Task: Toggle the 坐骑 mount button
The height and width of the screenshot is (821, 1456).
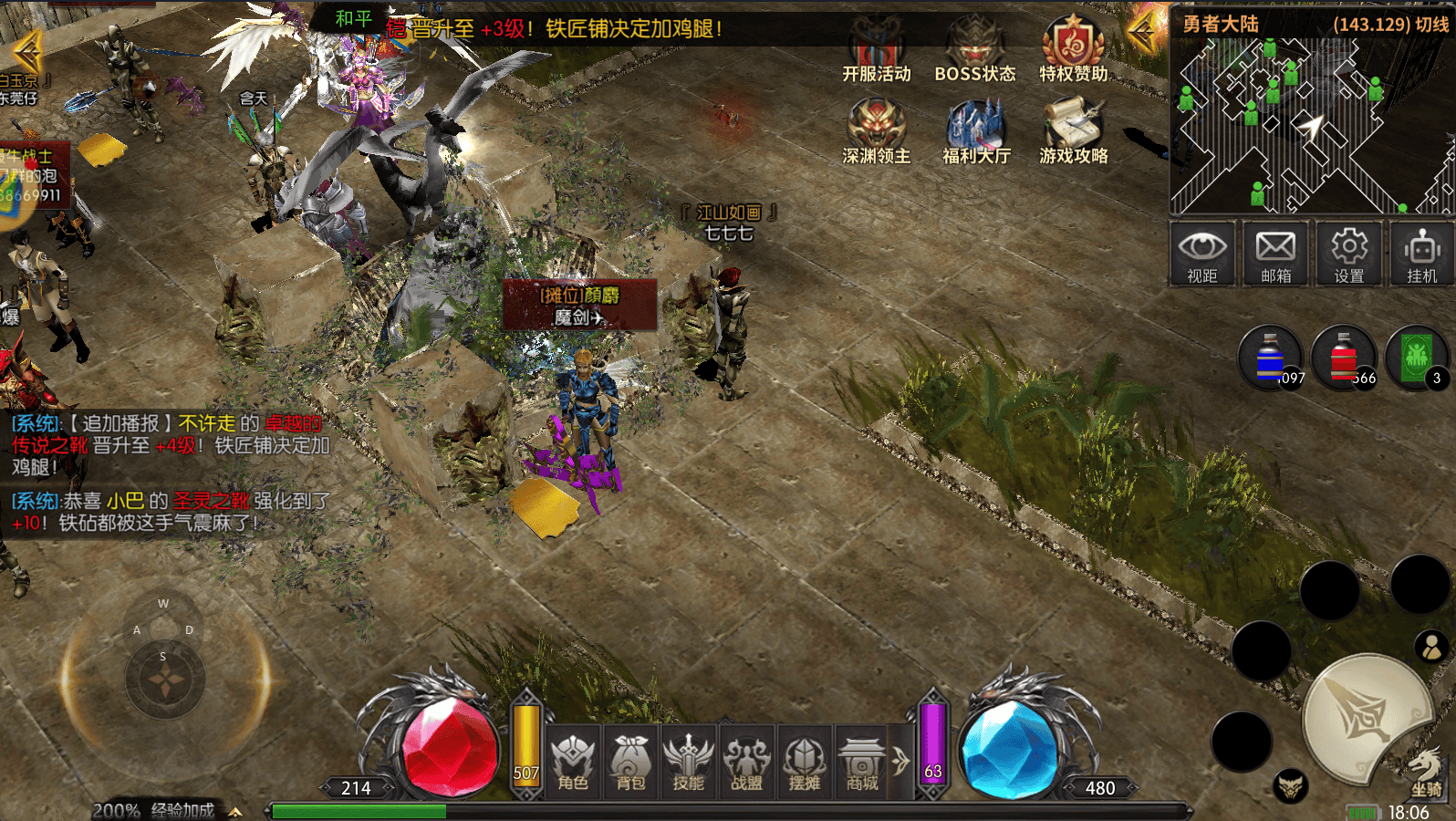Action: (x=1426, y=774)
